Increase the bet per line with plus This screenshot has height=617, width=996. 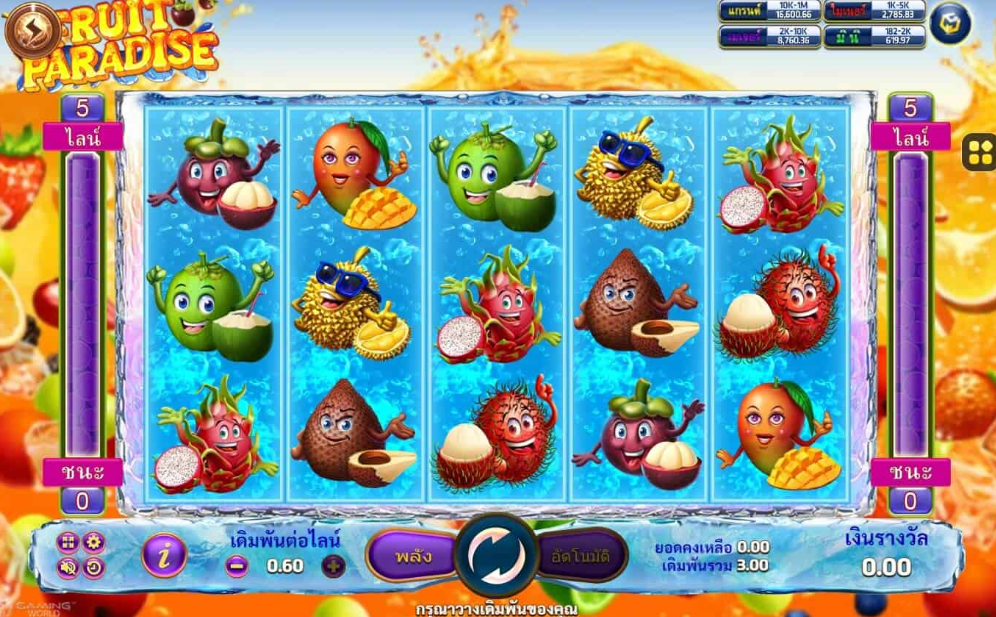332,566
